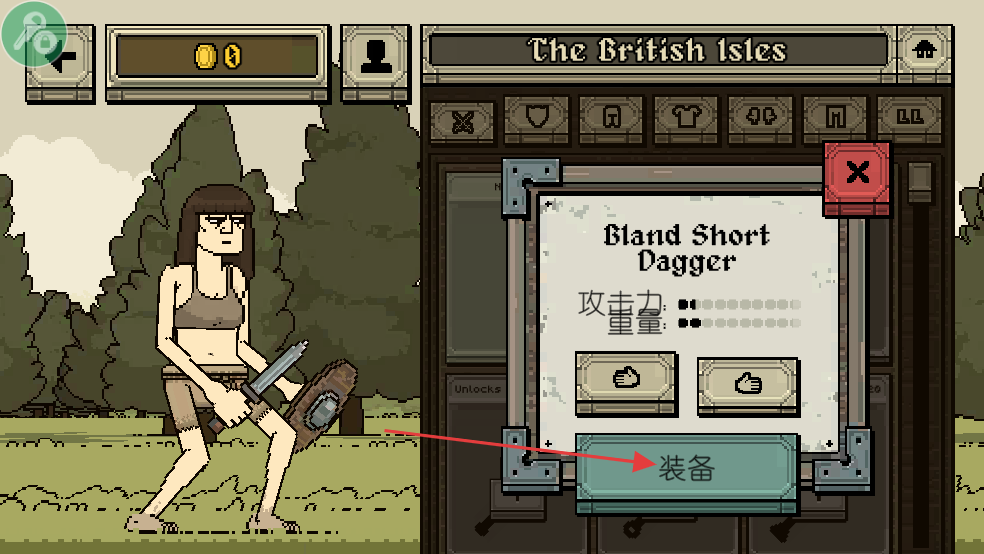
Task: Open the helmet category tab
Action: (611, 118)
